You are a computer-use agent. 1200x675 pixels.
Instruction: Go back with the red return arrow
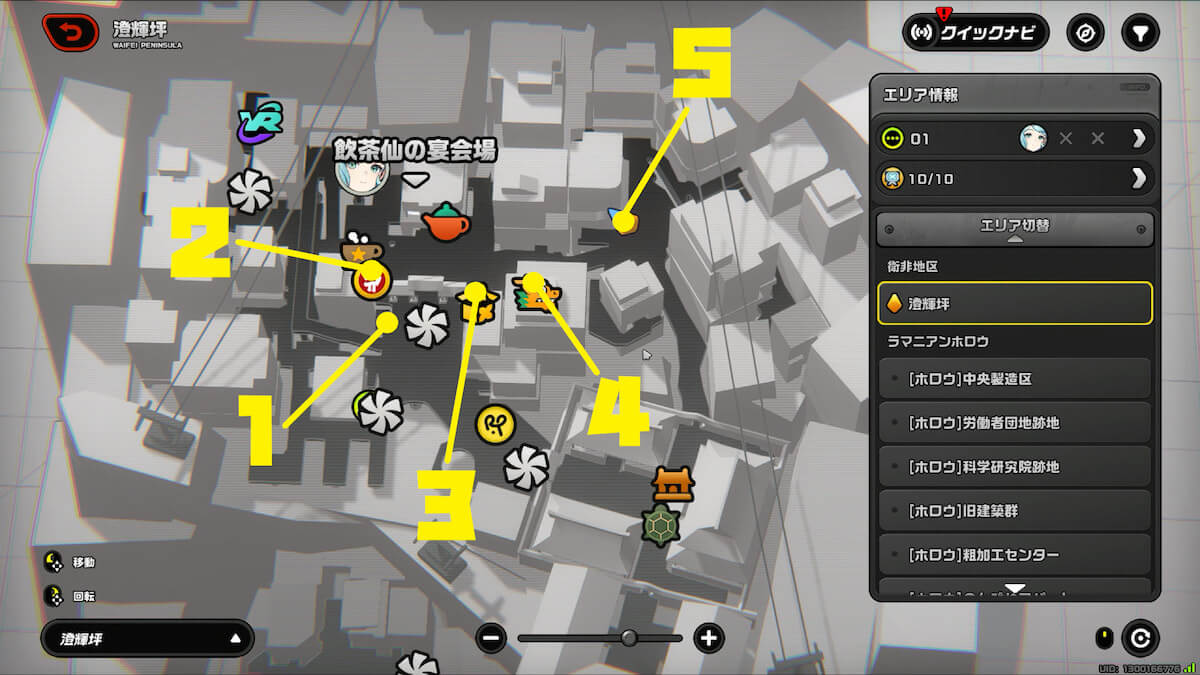click(70, 33)
